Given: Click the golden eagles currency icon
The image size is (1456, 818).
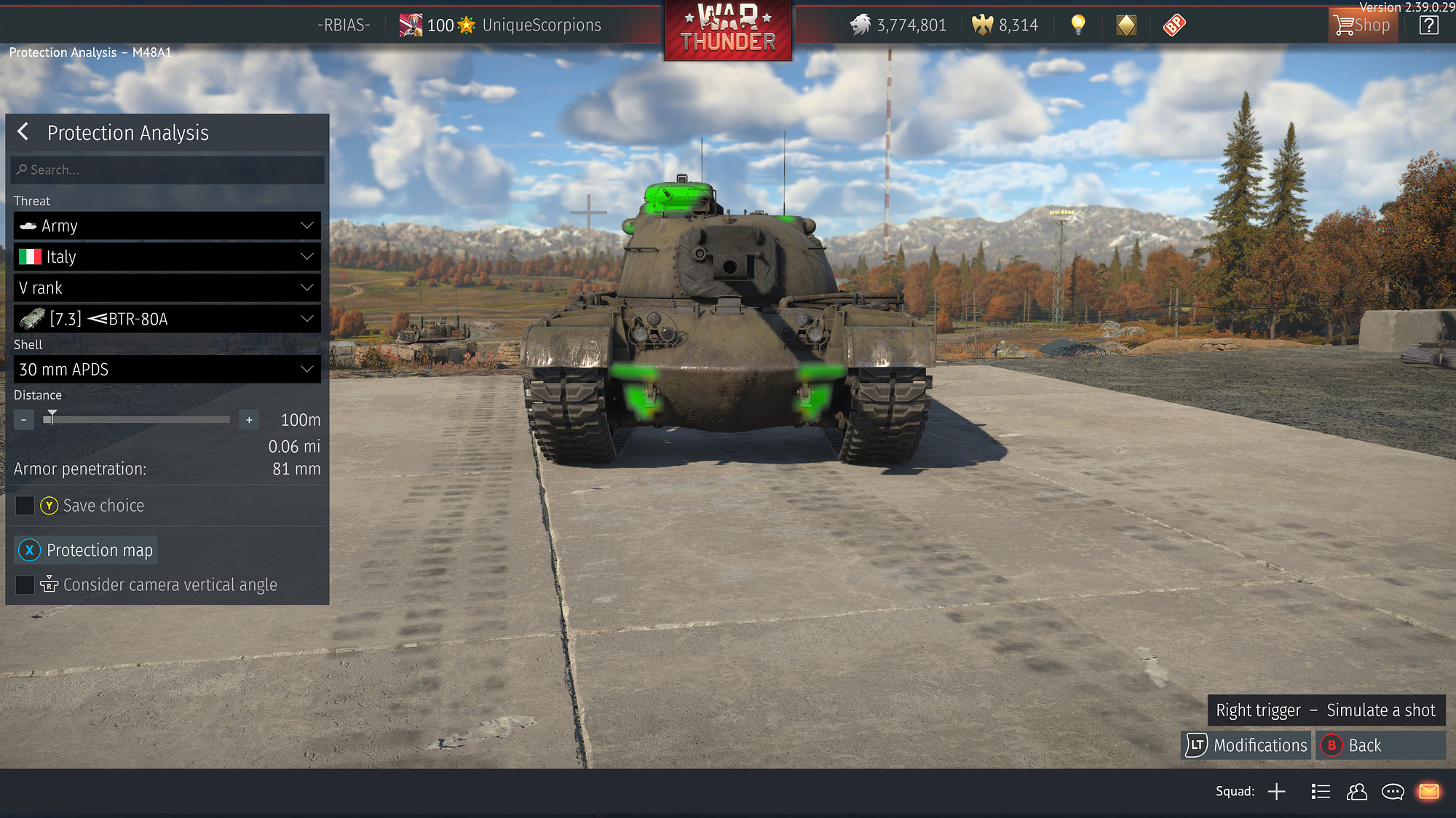Looking at the screenshot, I should click(x=984, y=24).
